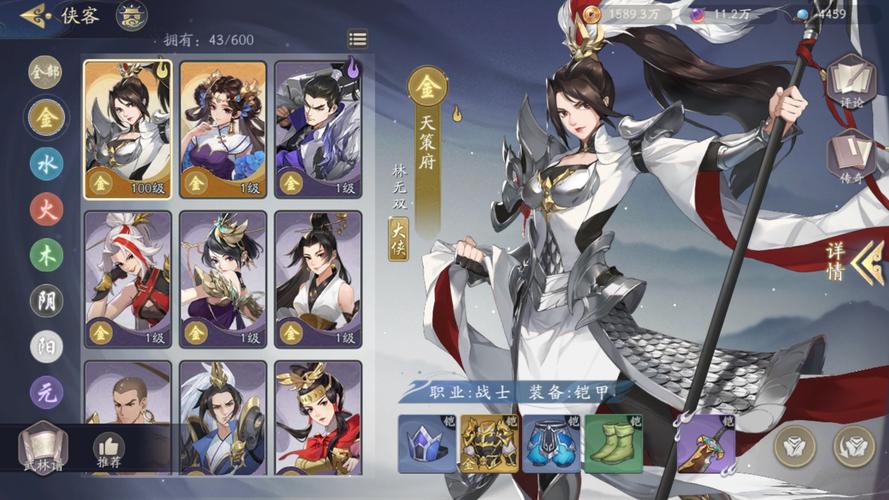Go back using the arrow beside 侠客

pos(35,16)
